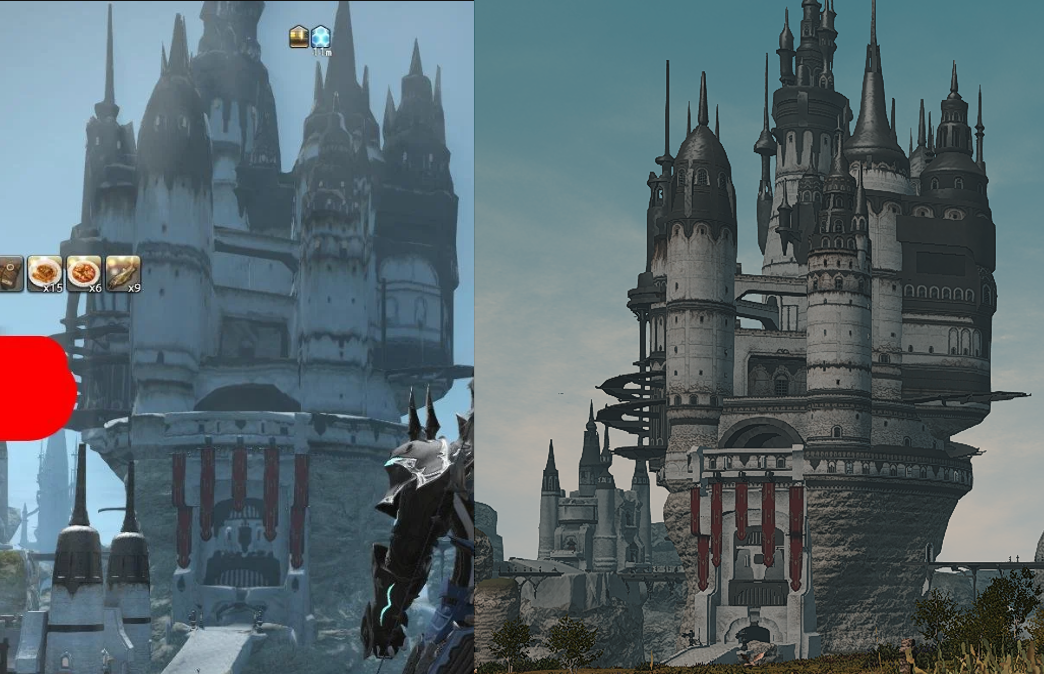Use the red stew dish stacked x6
Screen dimensions: 1044x674
point(84,273)
